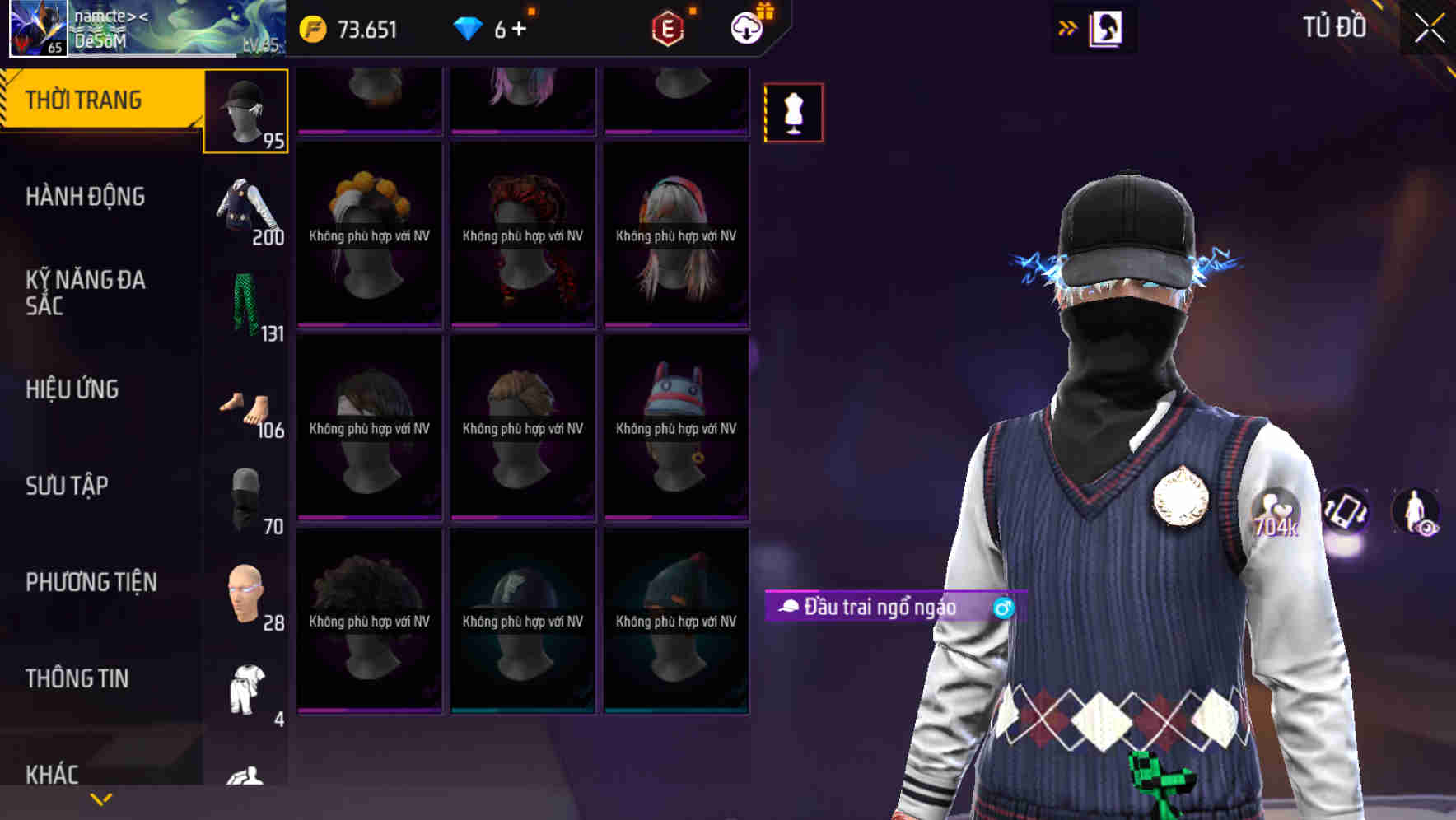This screenshot has height=820, width=1456.
Task: Click the cloud download gift icon
Action: (x=745, y=27)
